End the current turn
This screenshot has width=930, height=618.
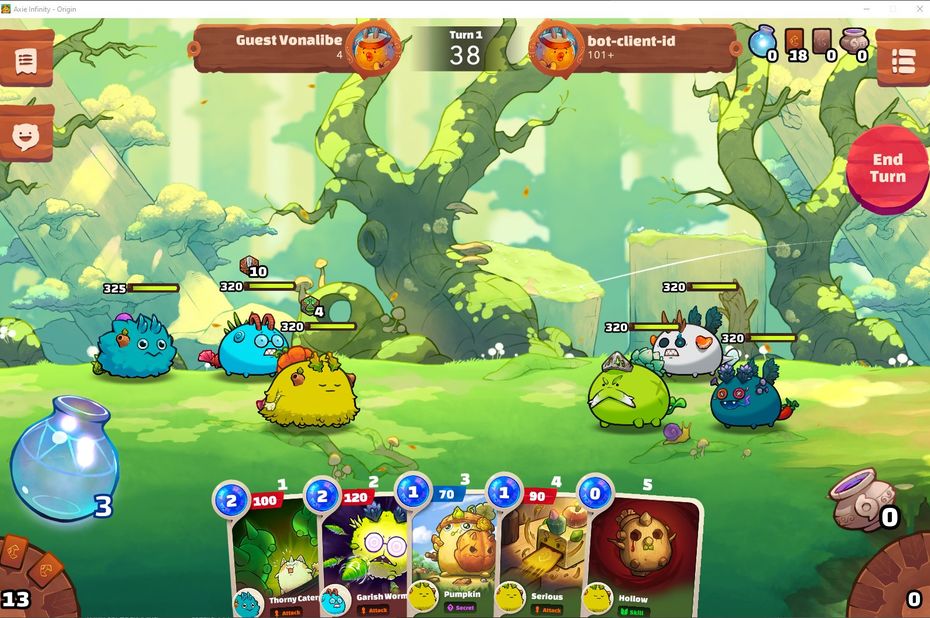tap(887, 169)
